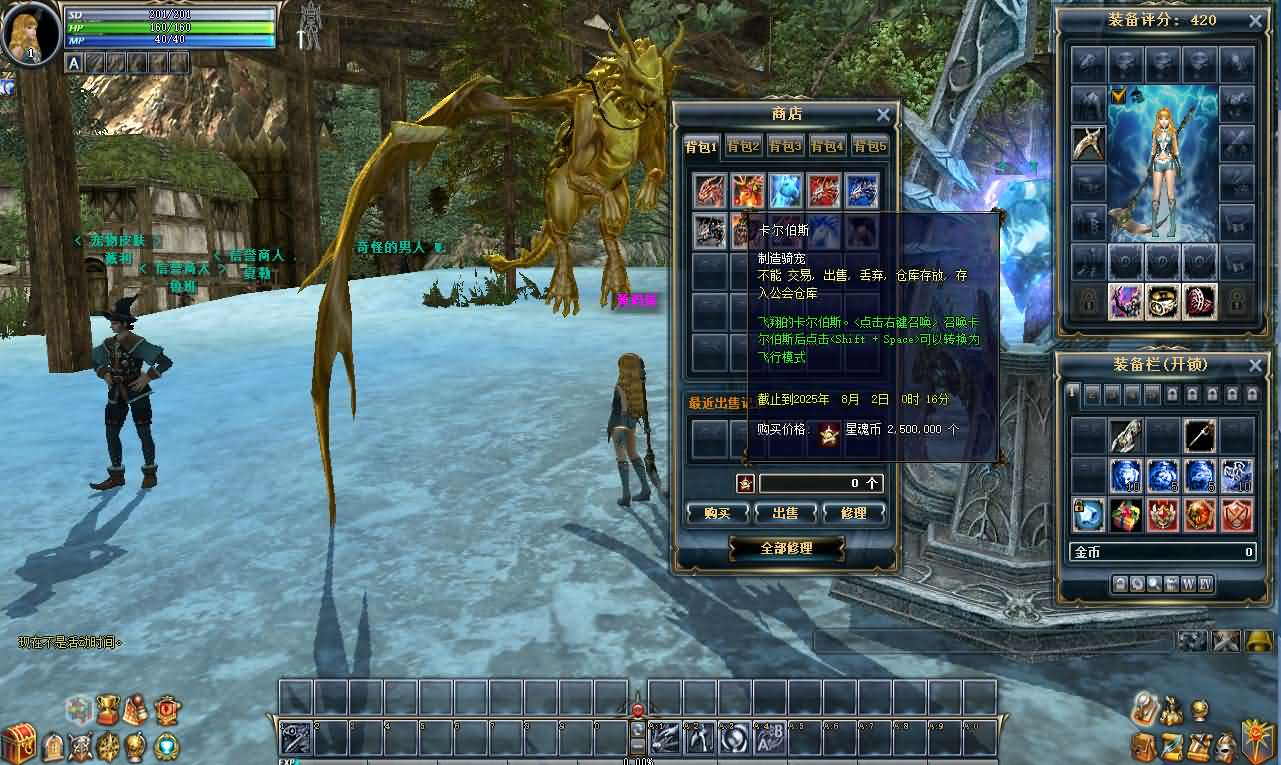Select the equipped pickaxe weapon slot
The width and height of the screenshot is (1281, 765).
pos(1088,143)
